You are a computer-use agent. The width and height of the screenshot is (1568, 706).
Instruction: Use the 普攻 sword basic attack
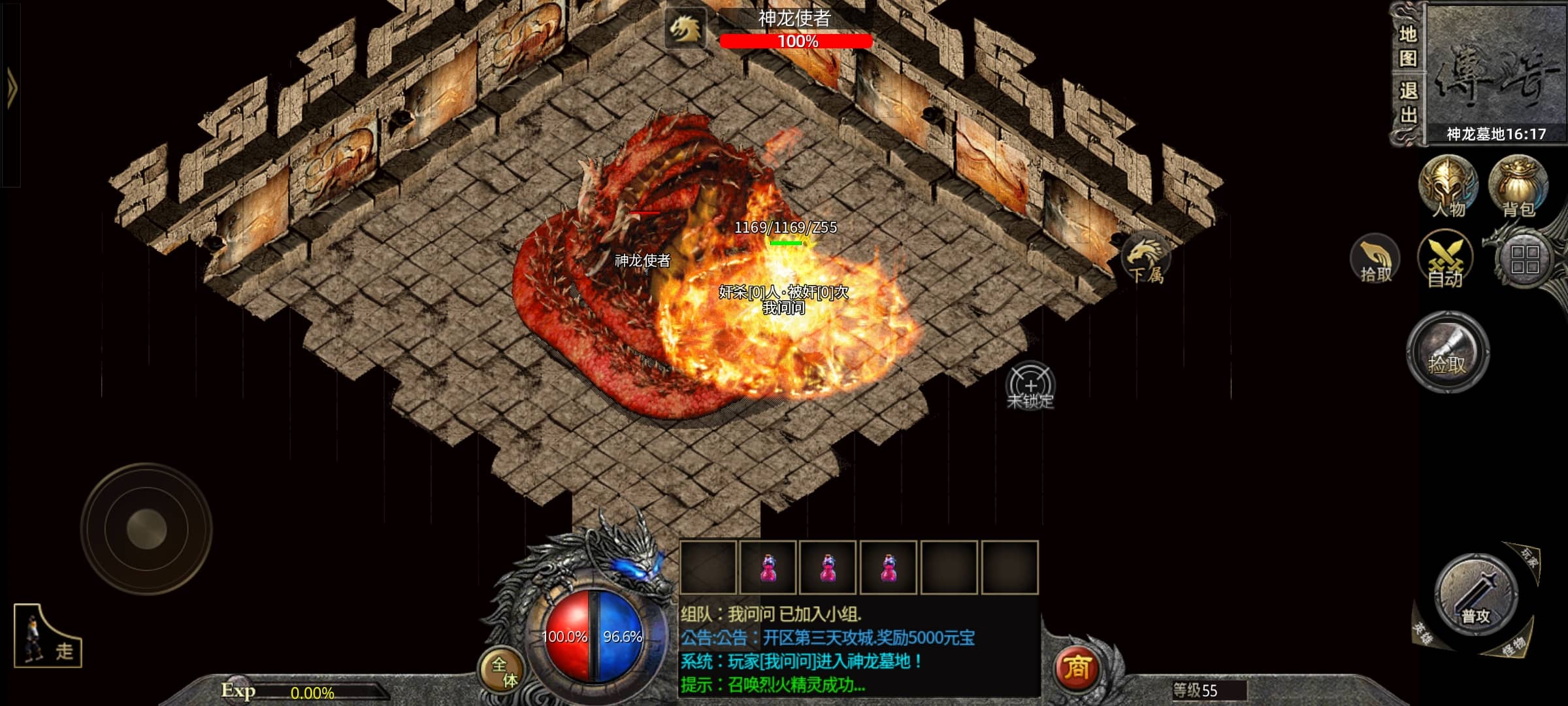pyautogui.click(x=1476, y=595)
